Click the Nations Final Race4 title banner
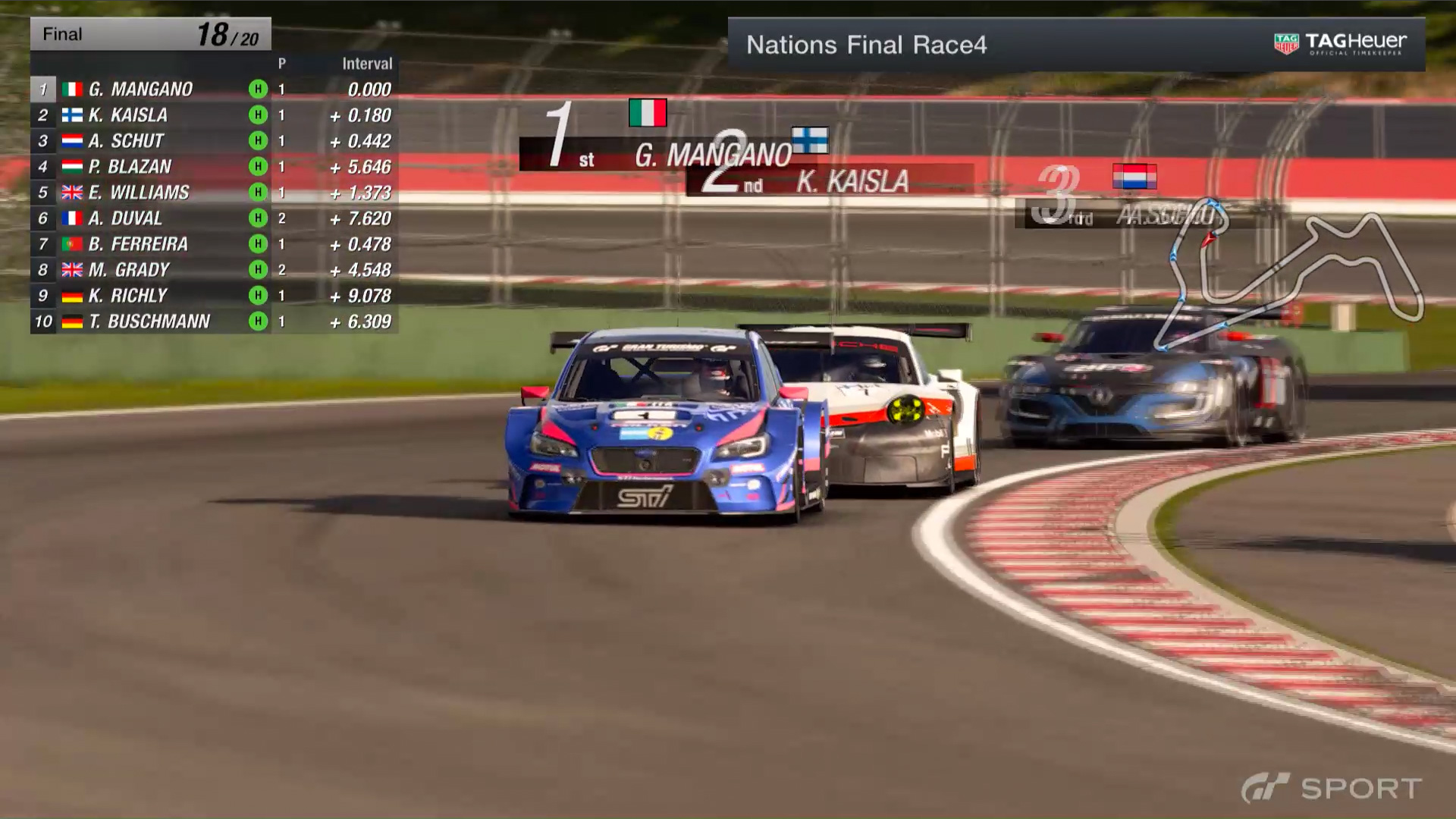Image resolution: width=1456 pixels, height=819 pixels. pos(866,45)
